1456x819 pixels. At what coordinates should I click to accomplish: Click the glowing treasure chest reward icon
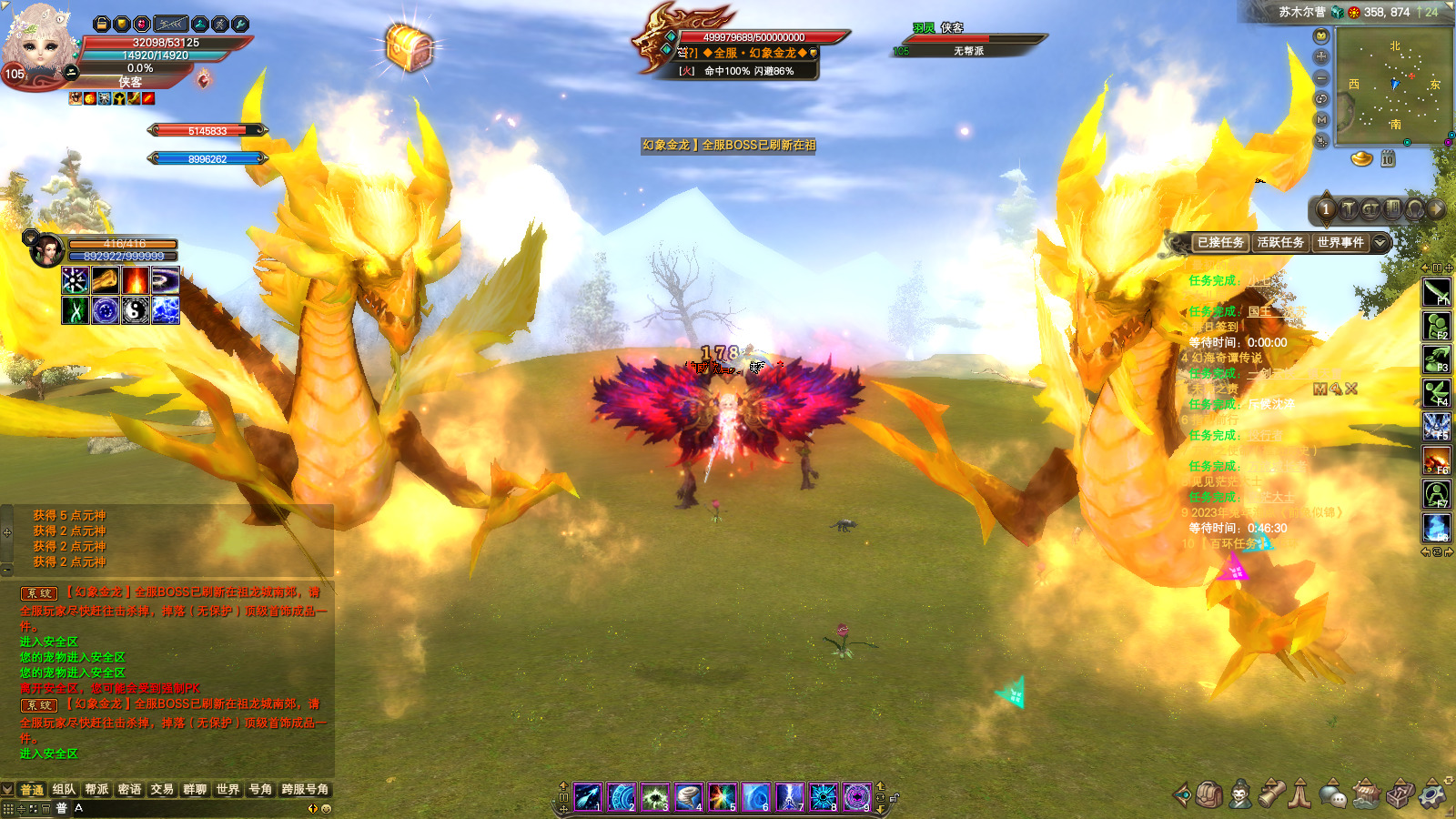(x=409, y=45)
